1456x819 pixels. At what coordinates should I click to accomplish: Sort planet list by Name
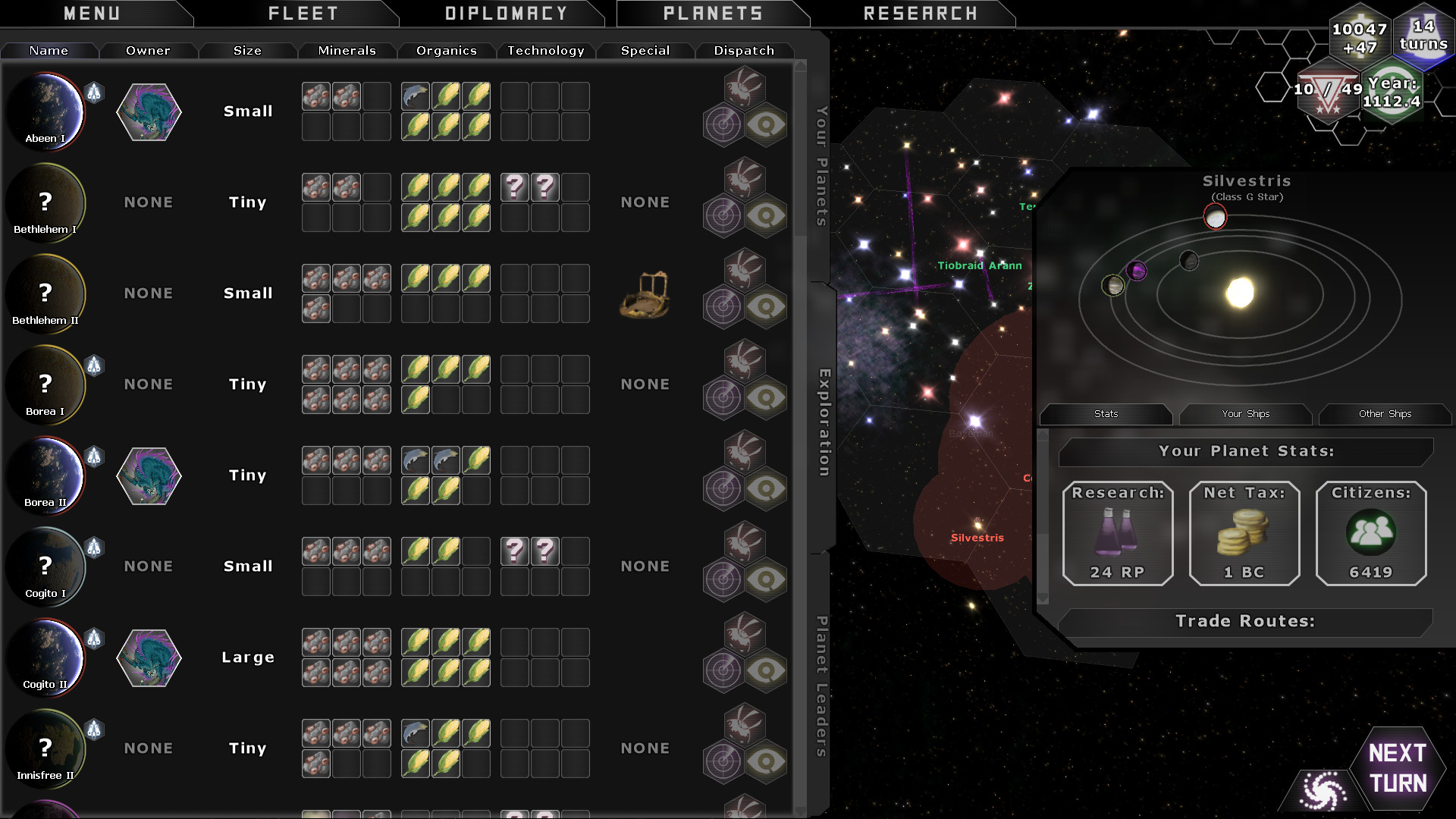click(49, 51)
